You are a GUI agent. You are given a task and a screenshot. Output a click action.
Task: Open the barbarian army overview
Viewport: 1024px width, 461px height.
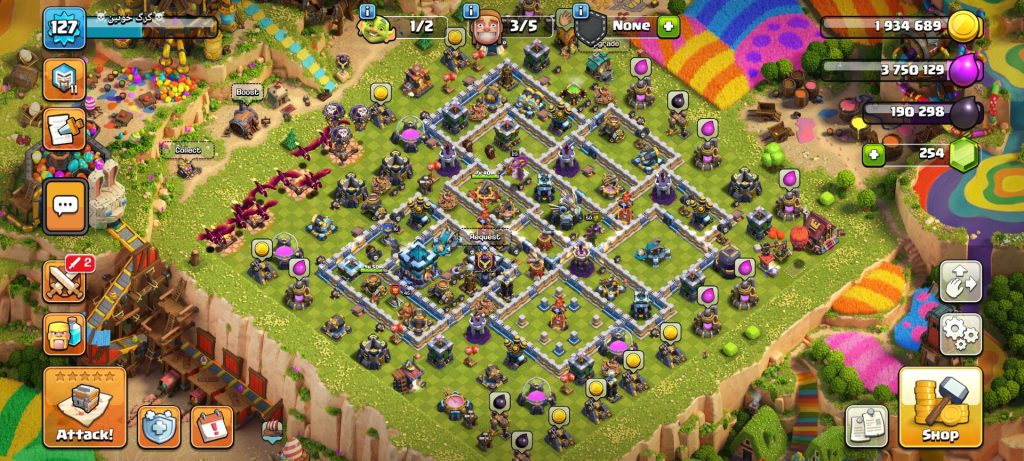pos(63,333)
